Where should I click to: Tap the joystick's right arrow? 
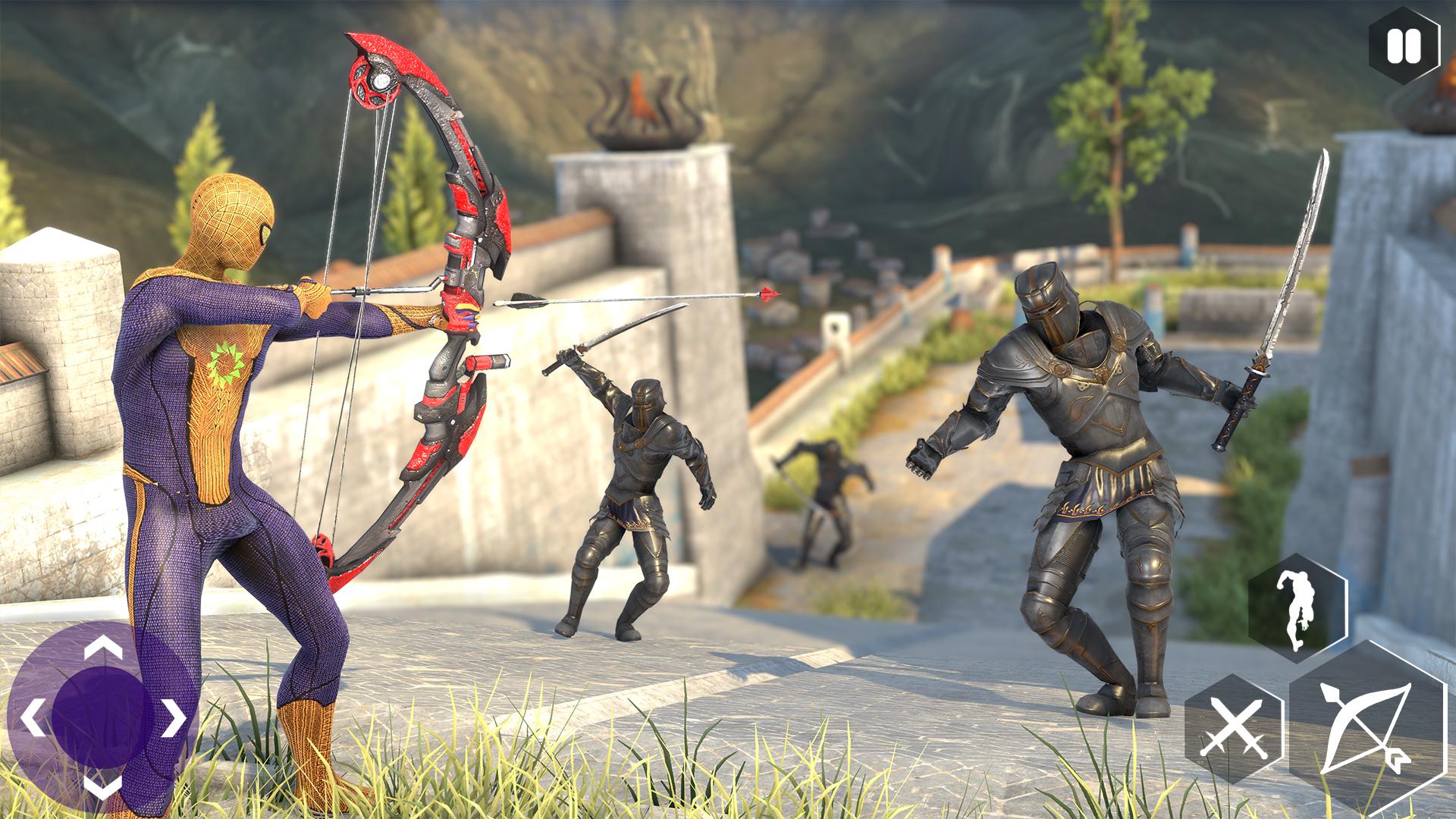[x=174, y=717]
